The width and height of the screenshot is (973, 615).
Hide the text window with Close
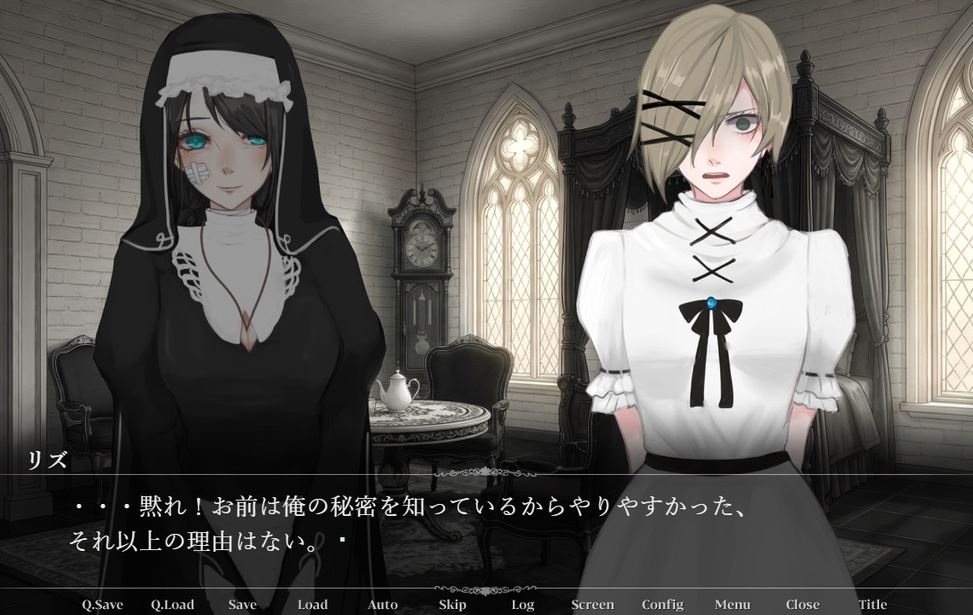(x=802, y=604)
